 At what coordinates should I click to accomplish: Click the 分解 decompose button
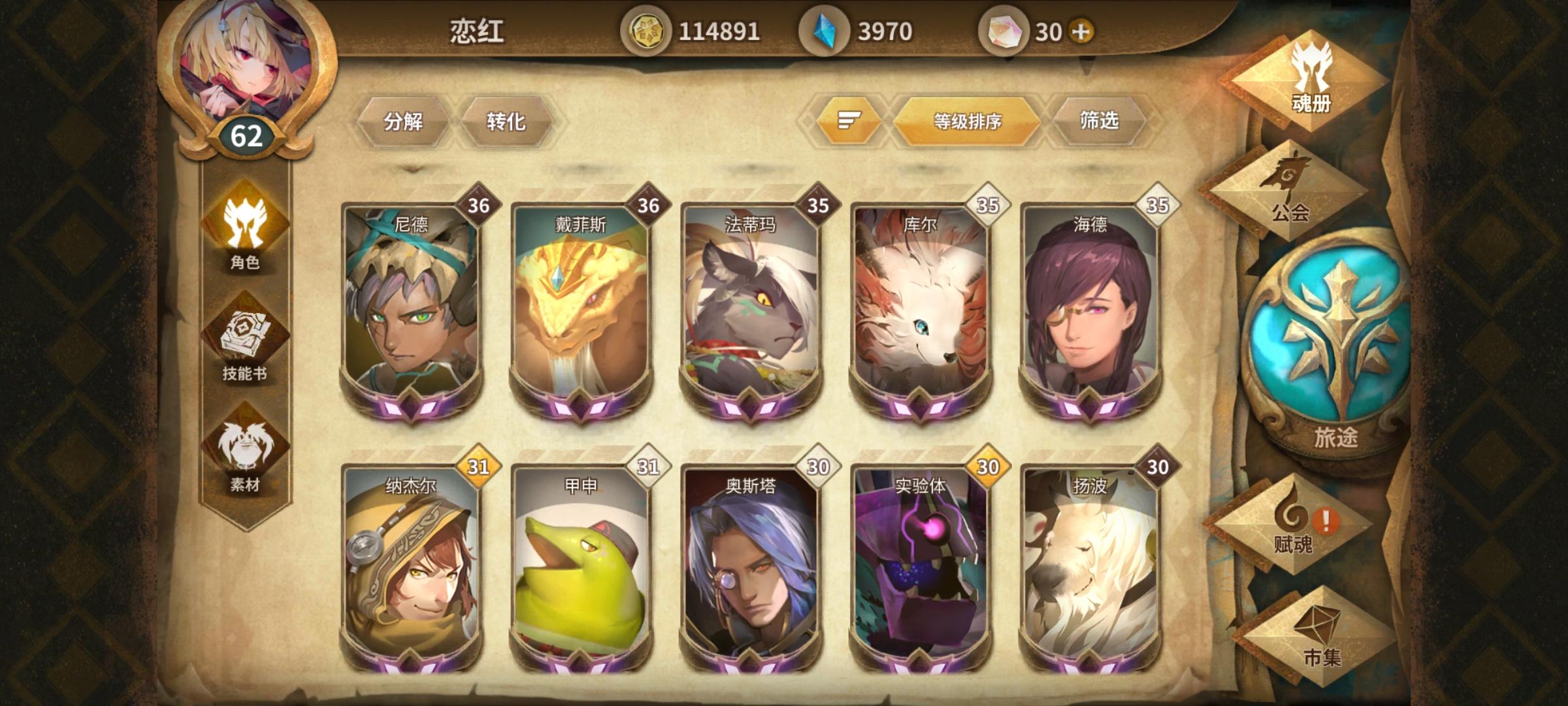pyautogui.click(x=405, y=121)
